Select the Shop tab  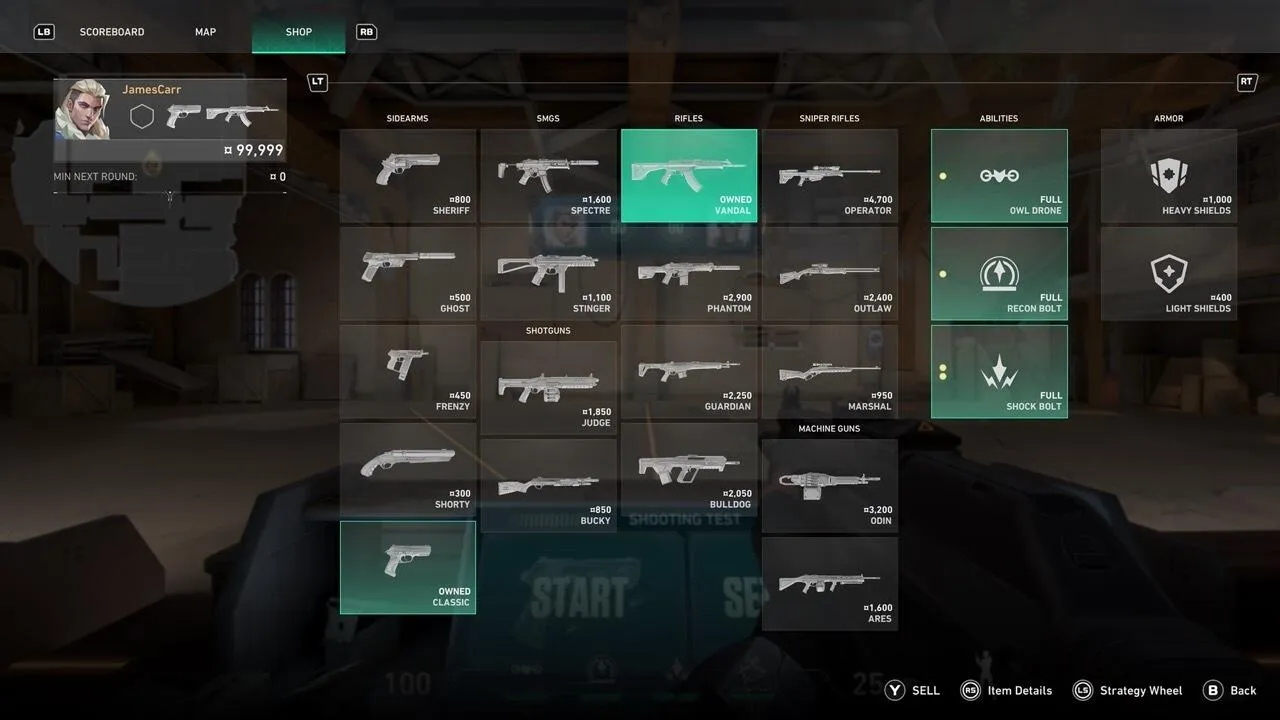click(298, 32)
